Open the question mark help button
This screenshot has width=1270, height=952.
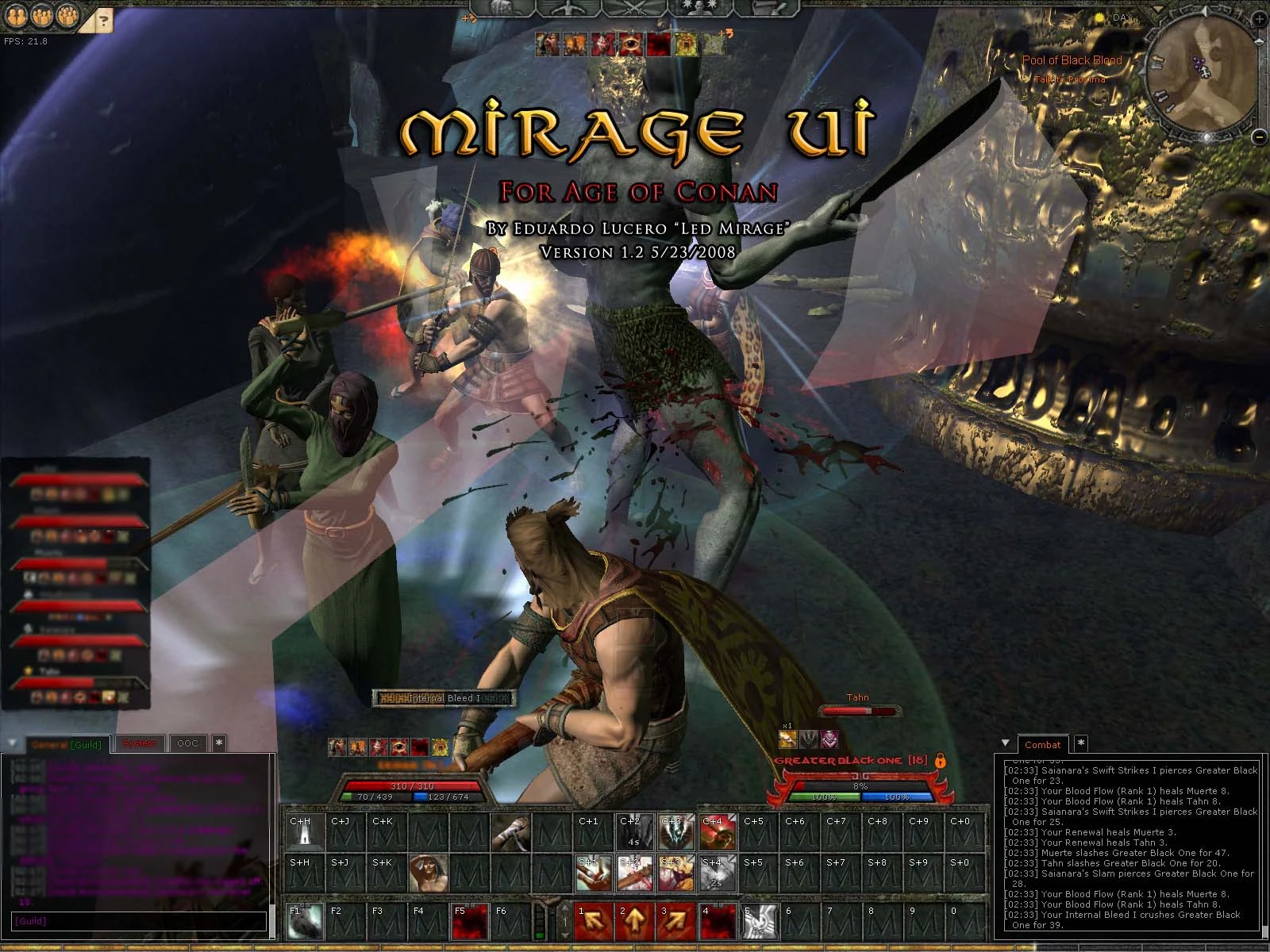coord(105,20)
